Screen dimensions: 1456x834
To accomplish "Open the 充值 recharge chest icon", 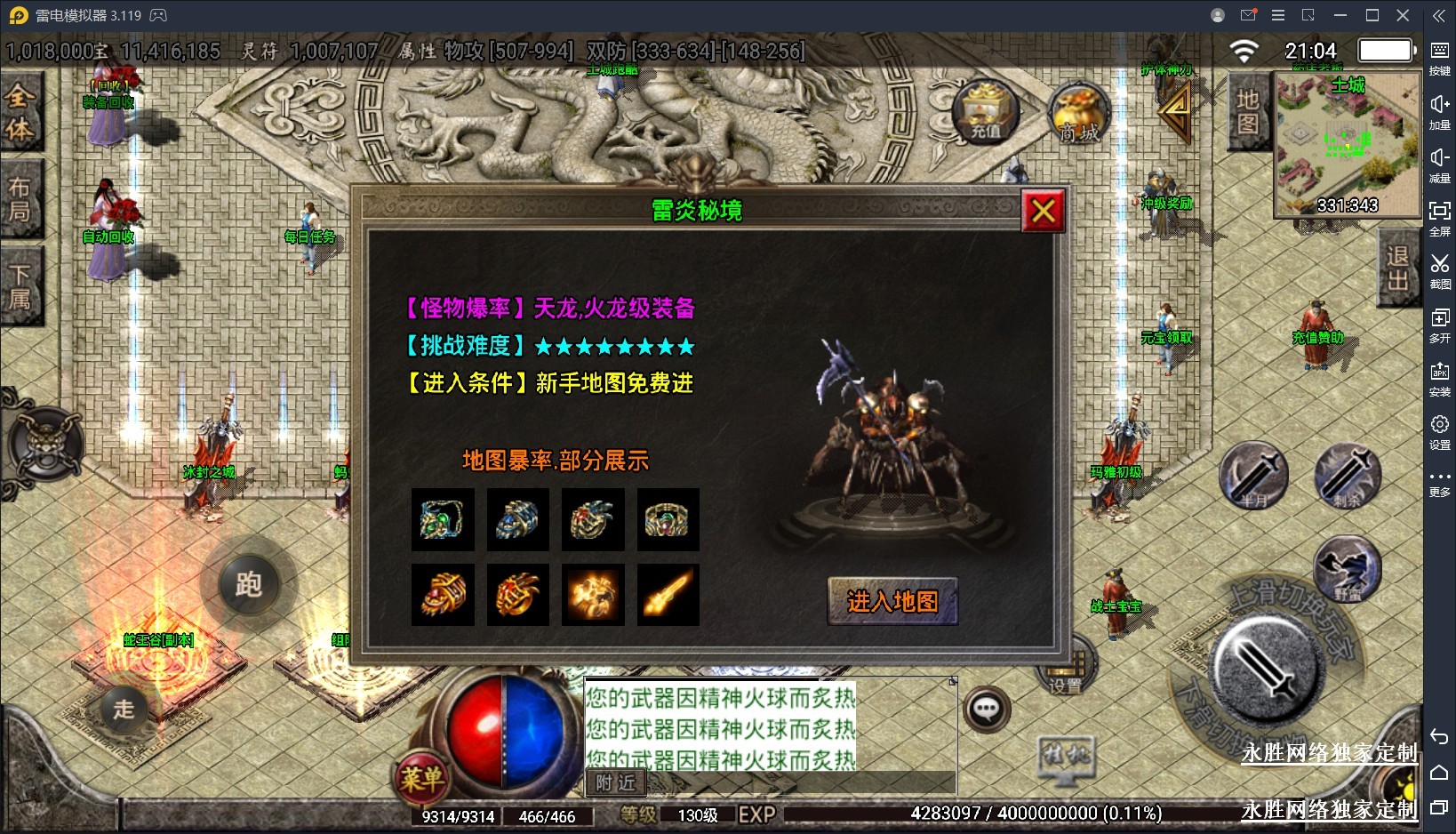I will 986,113.
